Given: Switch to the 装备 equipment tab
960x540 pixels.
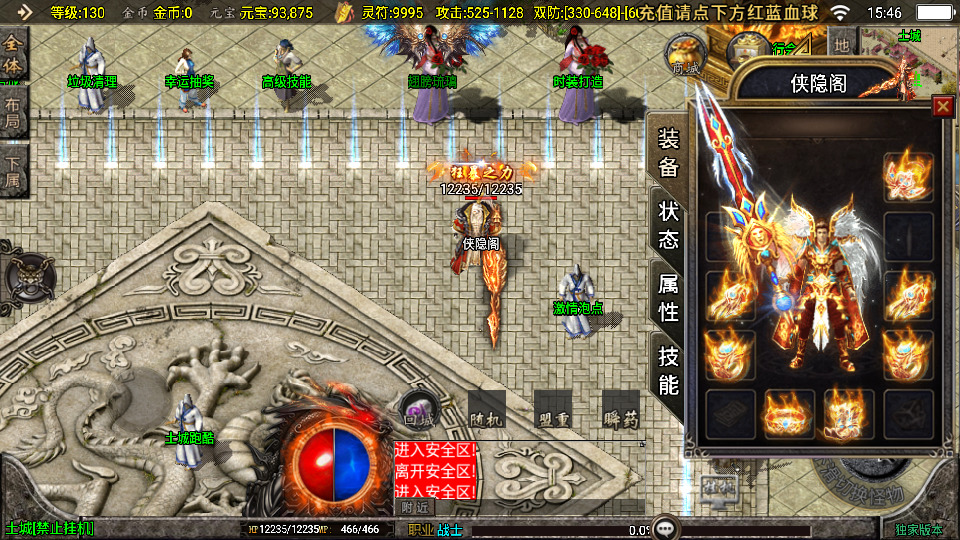Looking at the screenshot, I should coord(668,154).
